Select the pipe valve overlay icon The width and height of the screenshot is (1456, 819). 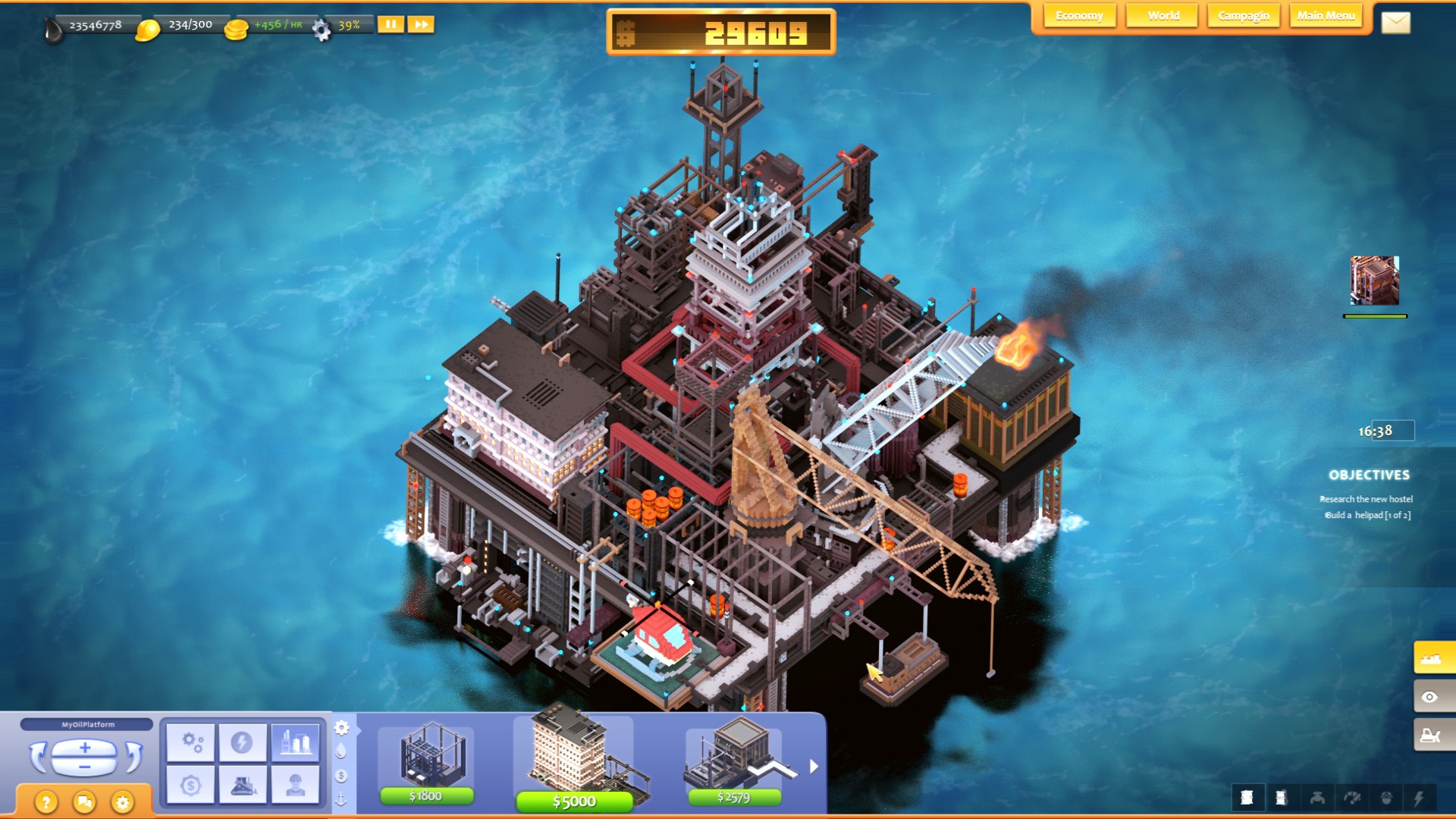pyautogui.click(x=1318, y=797)
